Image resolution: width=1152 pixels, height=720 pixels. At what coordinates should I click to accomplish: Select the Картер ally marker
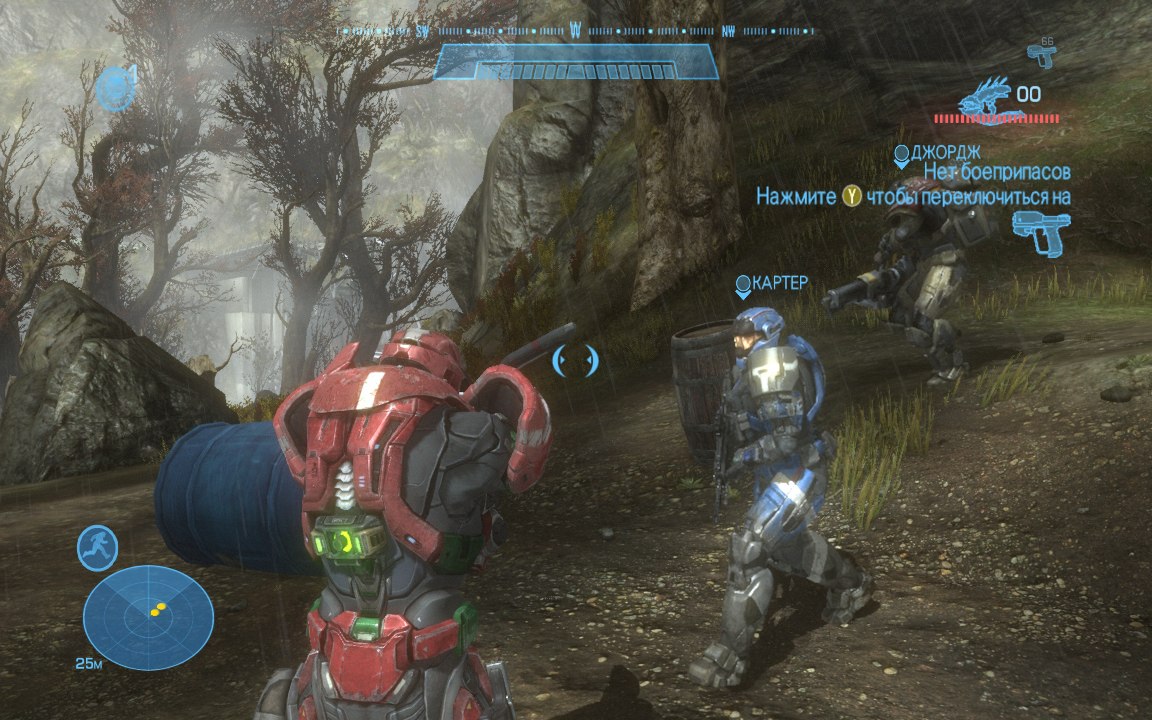pos(743,288)
